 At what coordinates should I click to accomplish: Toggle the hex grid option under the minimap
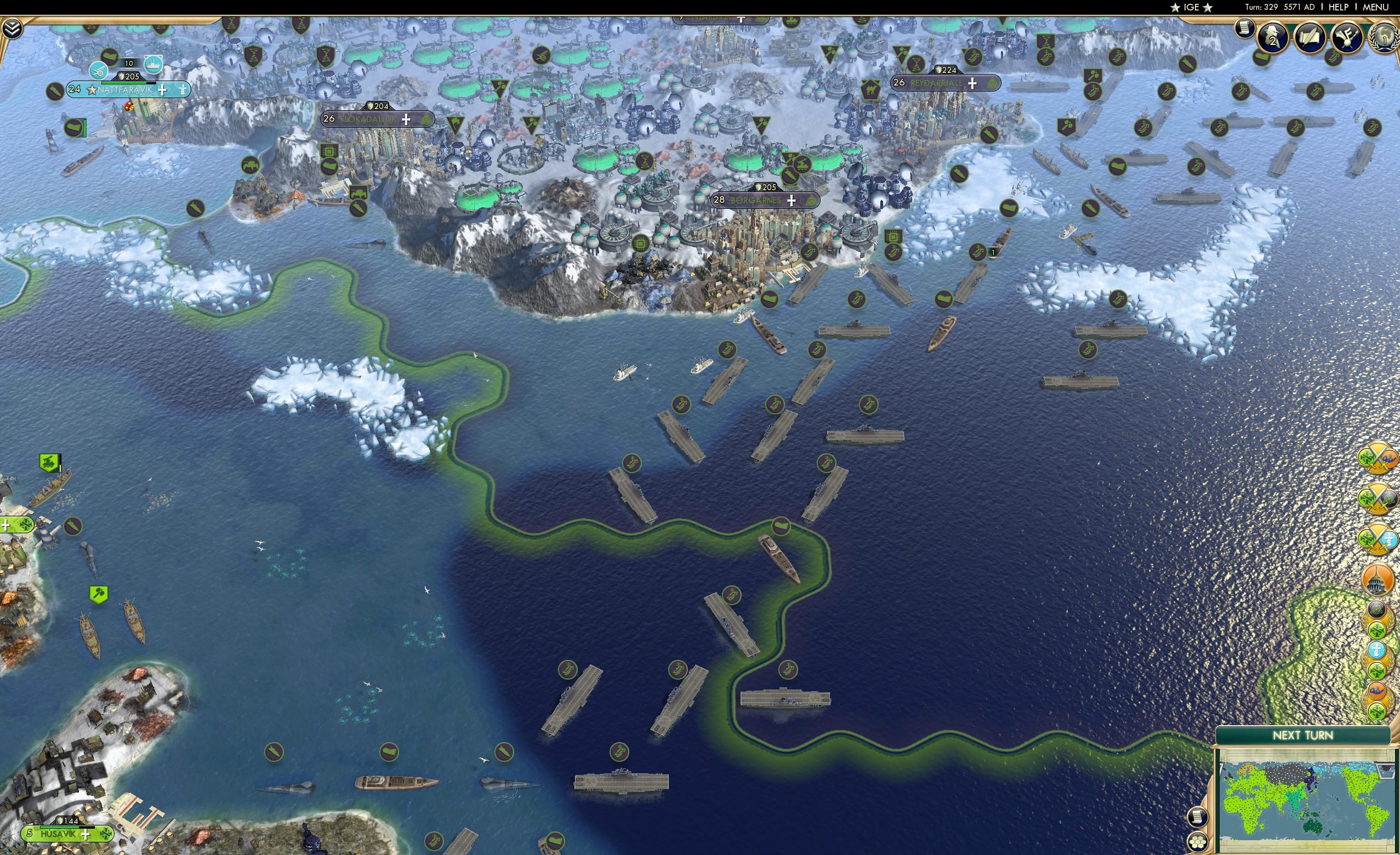[x=1199, y=844]
